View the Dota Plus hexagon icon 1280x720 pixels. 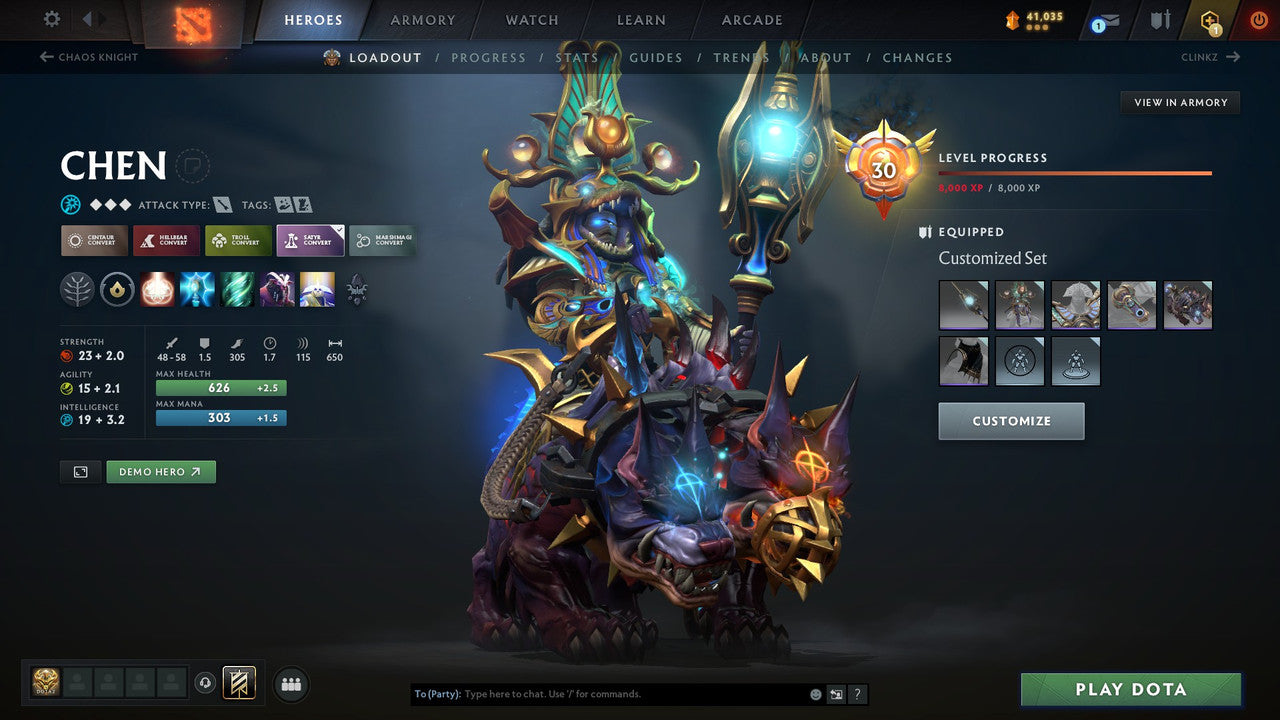[1210, 18]
